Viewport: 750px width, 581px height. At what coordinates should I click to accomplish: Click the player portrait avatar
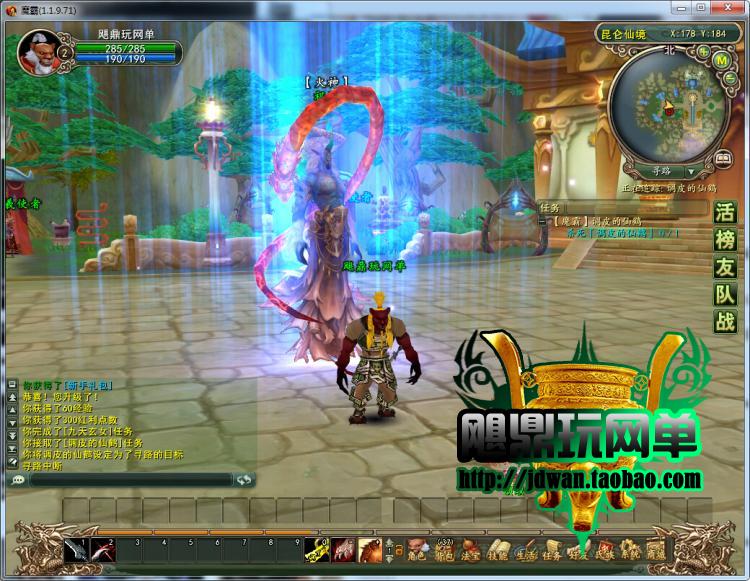click(38, 52)
